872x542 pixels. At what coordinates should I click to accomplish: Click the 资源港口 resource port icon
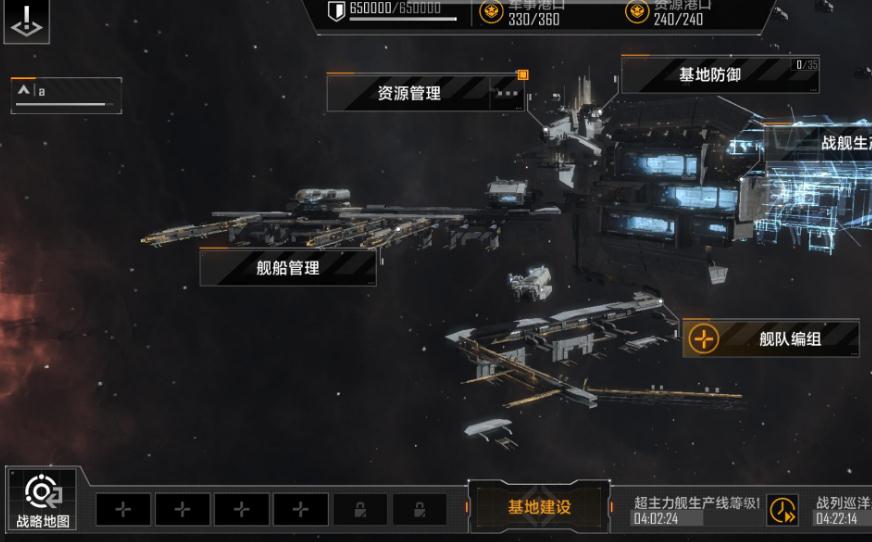[x=636, y=12]
